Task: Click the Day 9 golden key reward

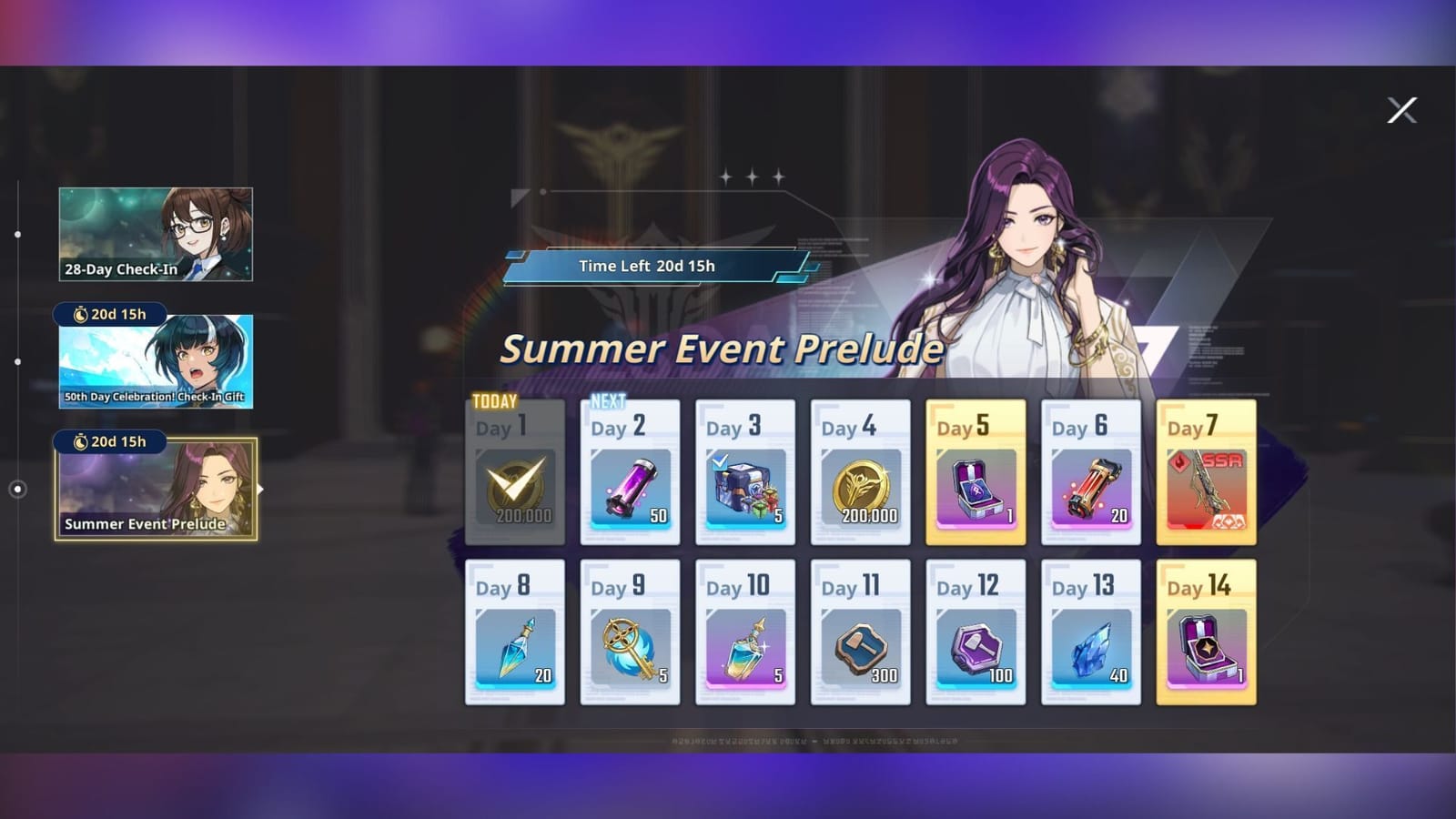Action: point(630,646)
